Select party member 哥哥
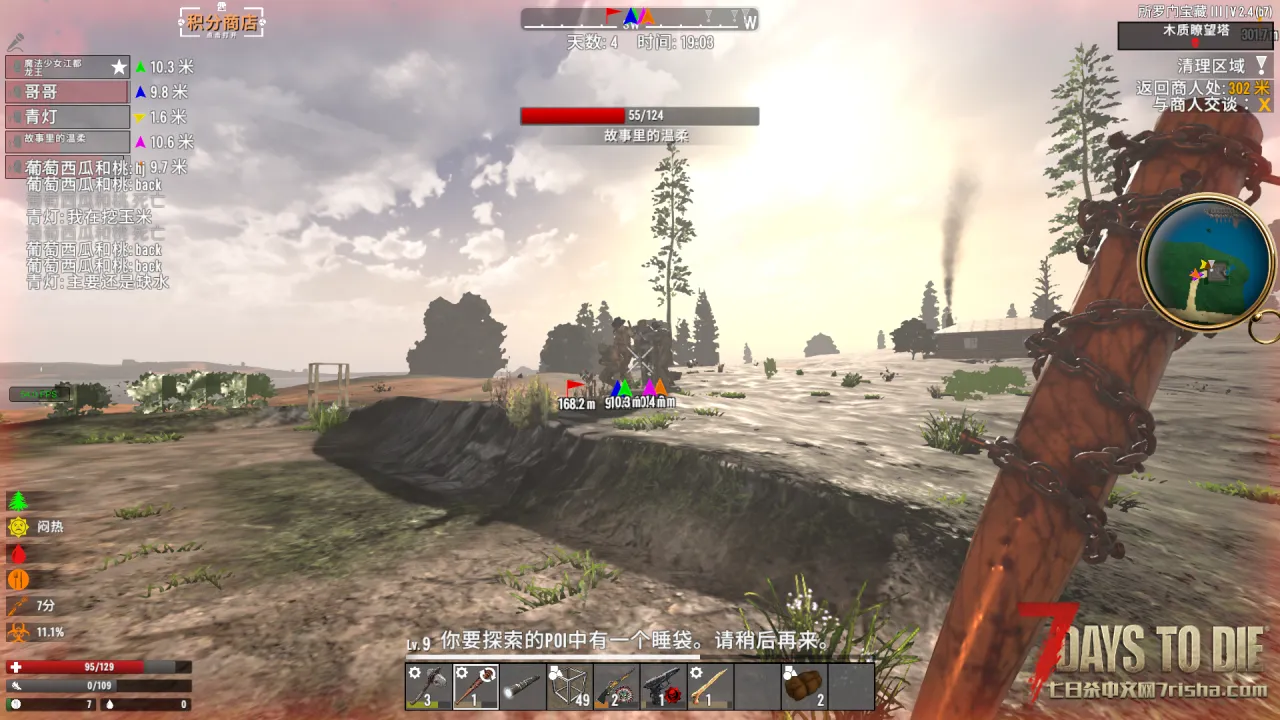The height and width of the screenshot is (720, 1280). pyautogui.click(x=67, y=92)
